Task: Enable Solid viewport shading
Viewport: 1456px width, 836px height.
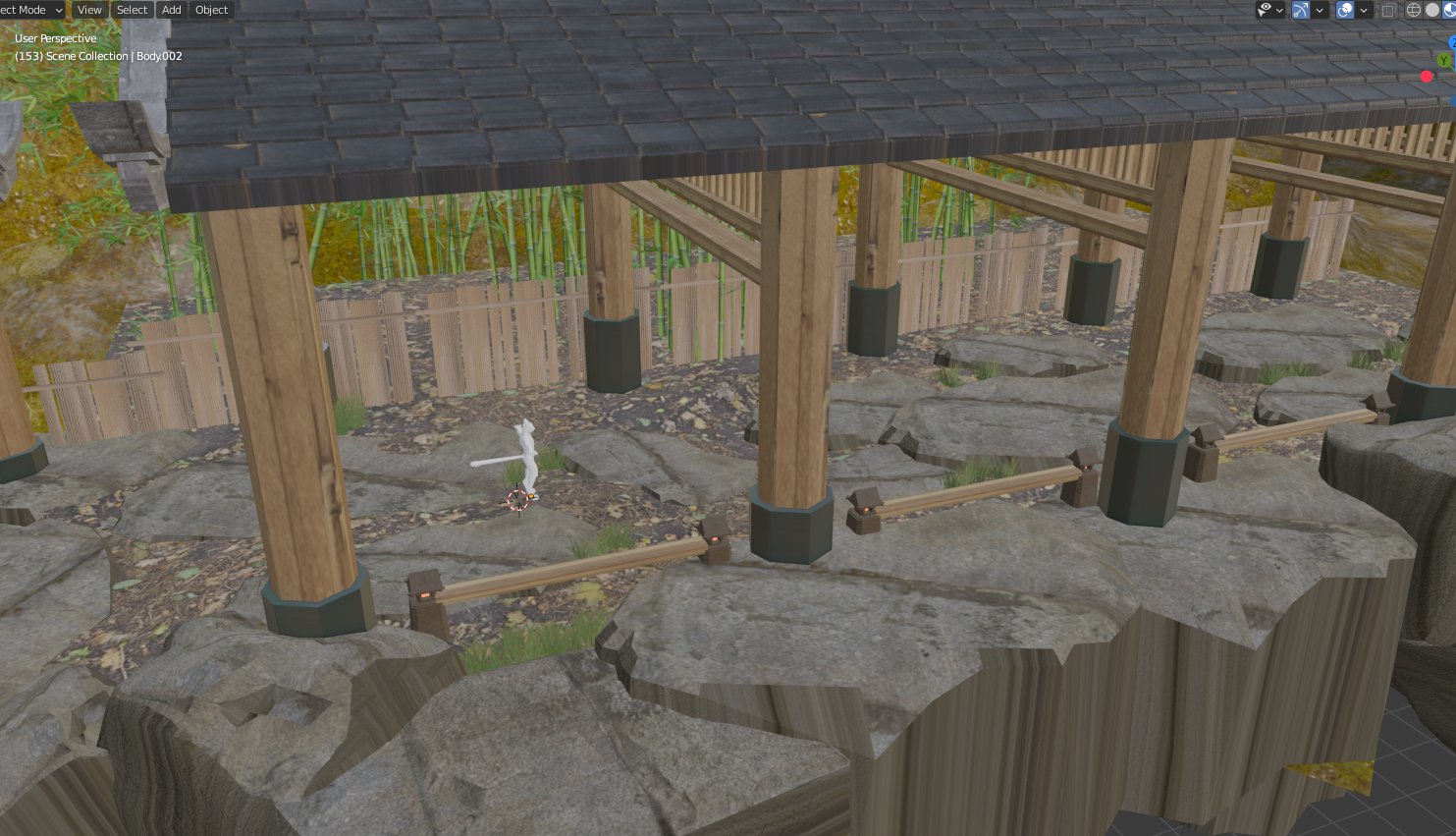Action: [x=1431, y=10]
